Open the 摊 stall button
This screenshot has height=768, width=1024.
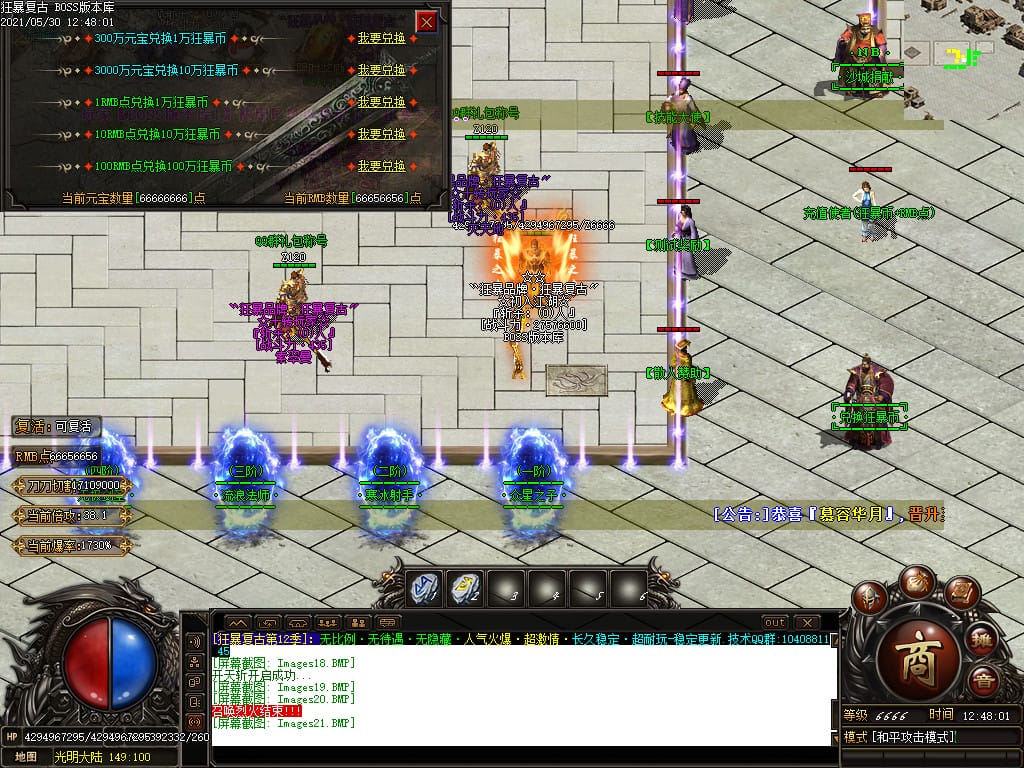tap(982, 640)
